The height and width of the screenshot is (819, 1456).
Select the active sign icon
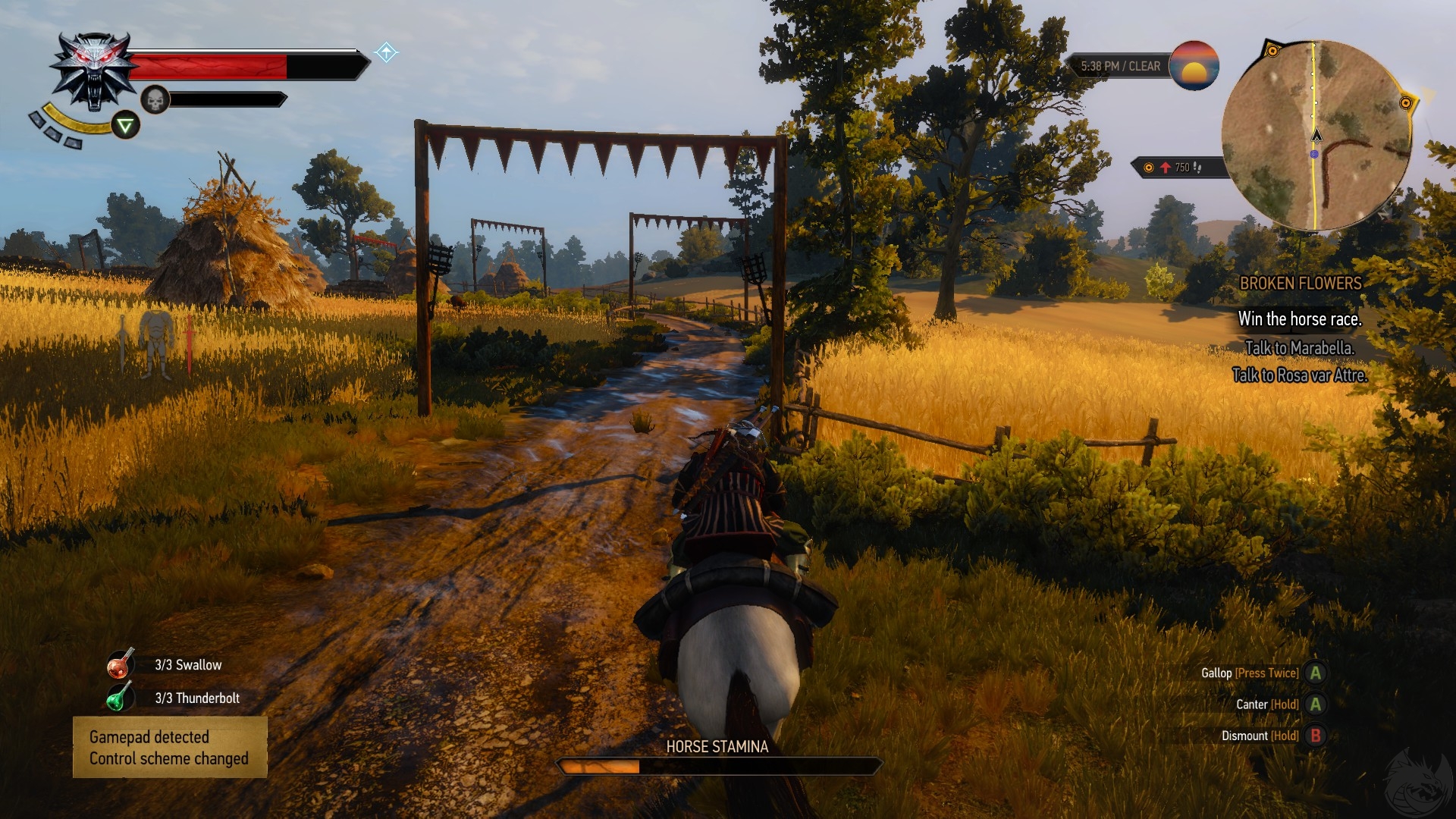tap(126, 125)
